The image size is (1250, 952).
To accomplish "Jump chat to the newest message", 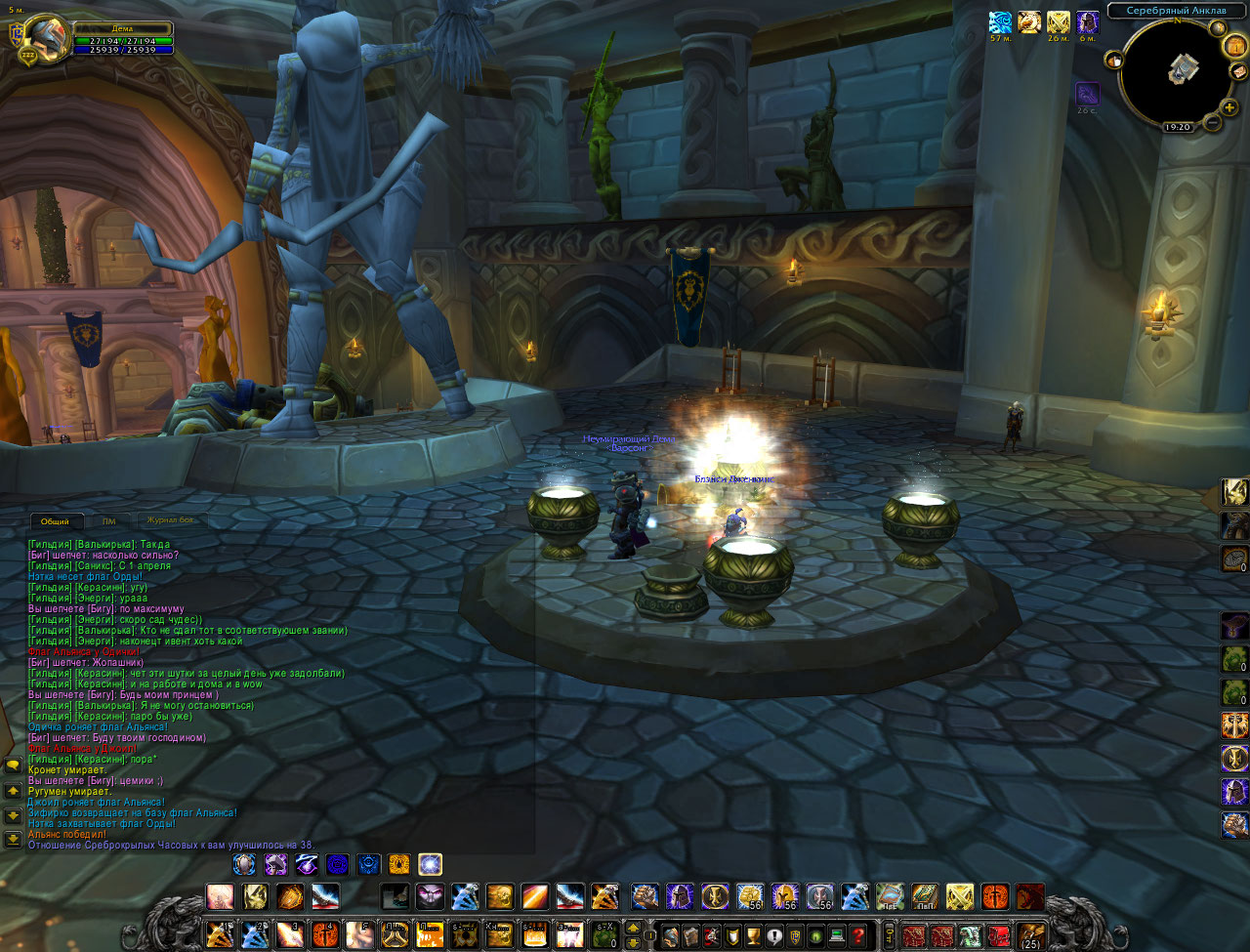I will pos(13,839).
